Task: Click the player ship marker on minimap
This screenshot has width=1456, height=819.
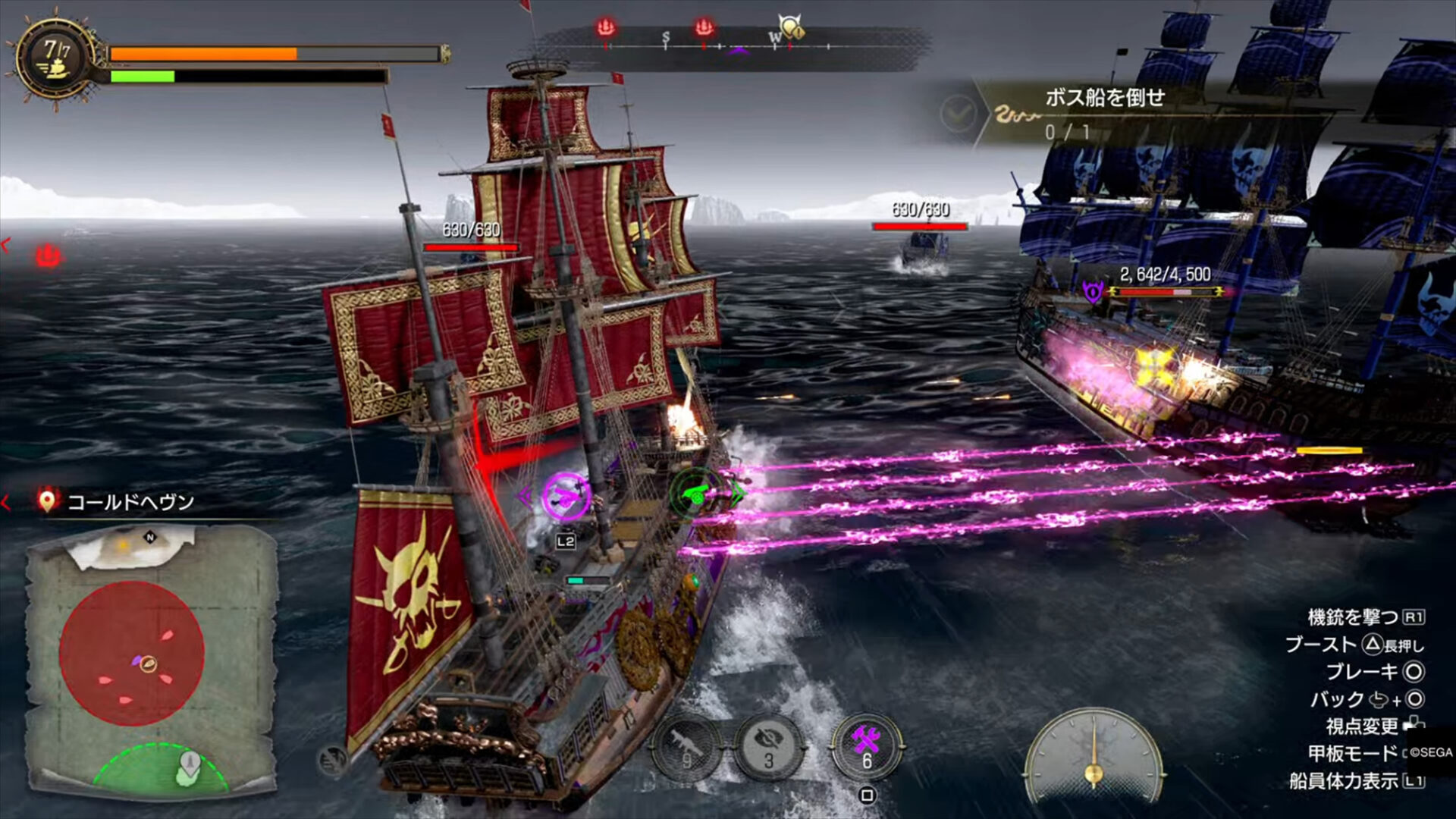Action: (148, 664)
